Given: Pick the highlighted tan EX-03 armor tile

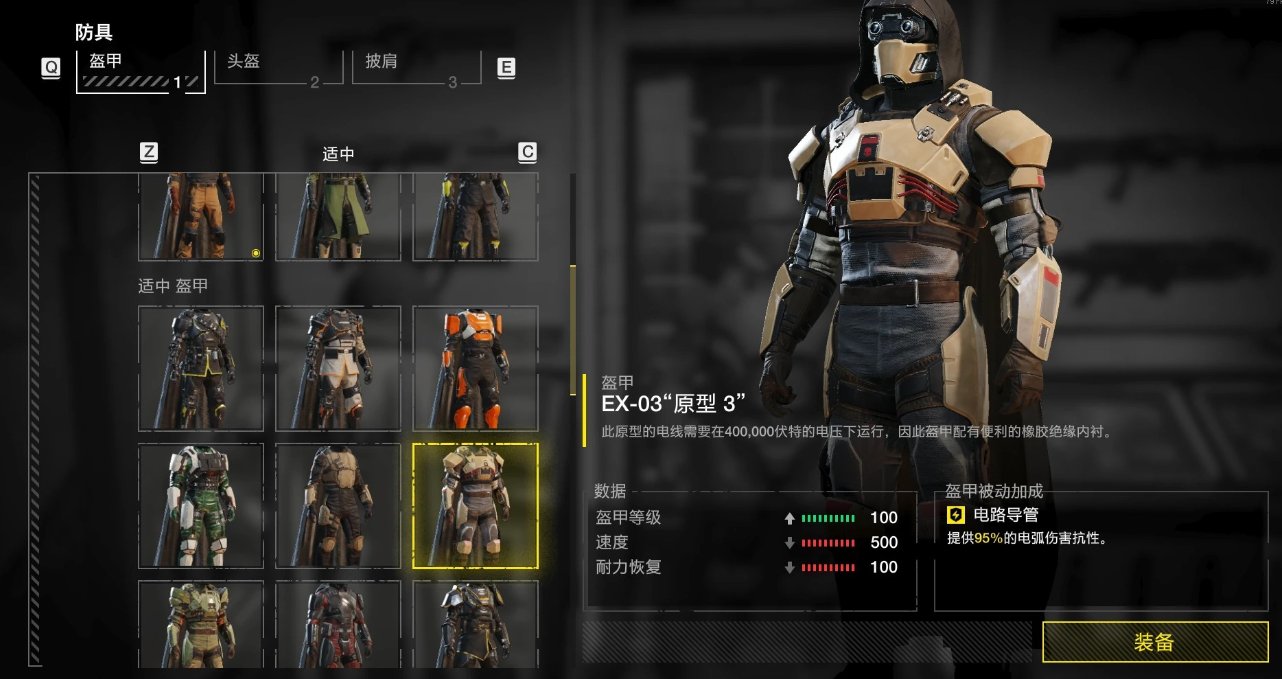Looking at the screenshot, I should [x=475, y=505].
